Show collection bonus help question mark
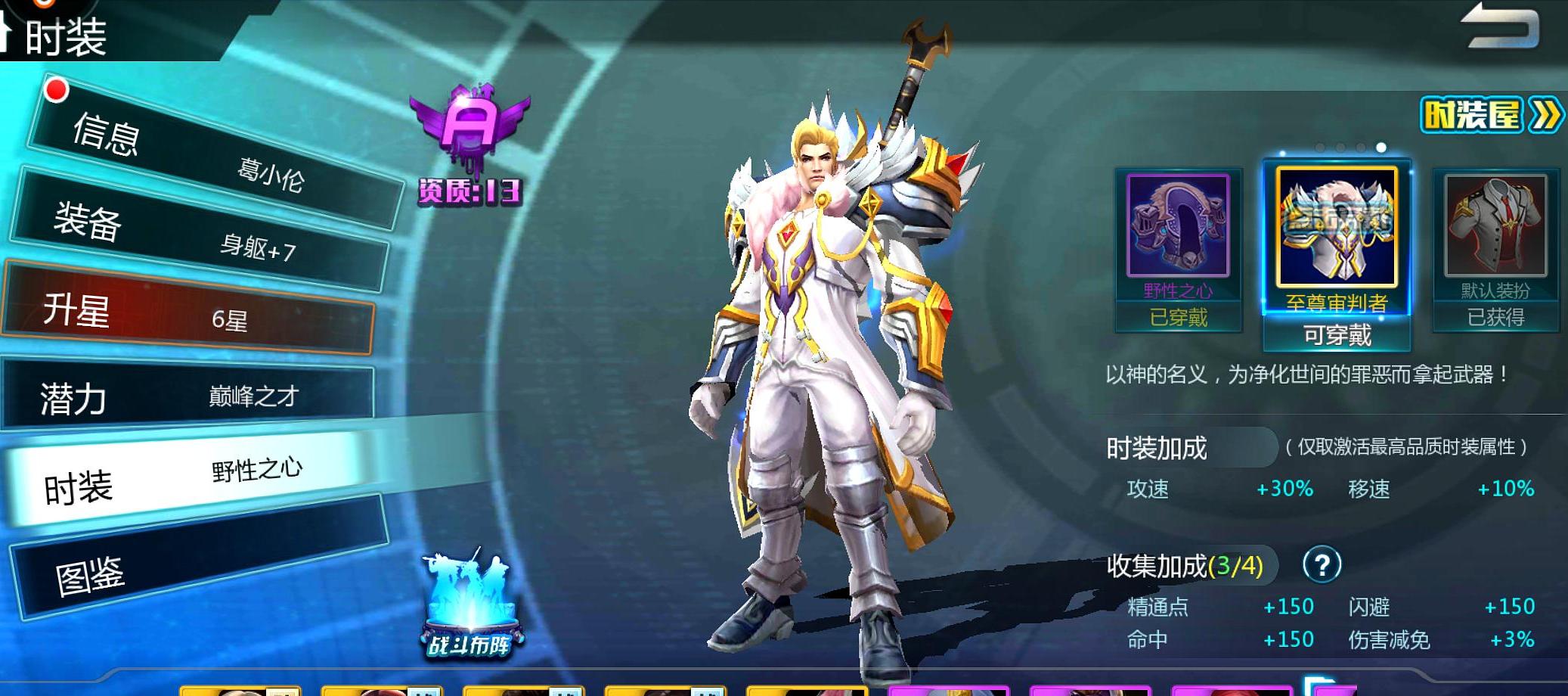The height and width of the screenshot is (696, 1568). (1322, 564)
